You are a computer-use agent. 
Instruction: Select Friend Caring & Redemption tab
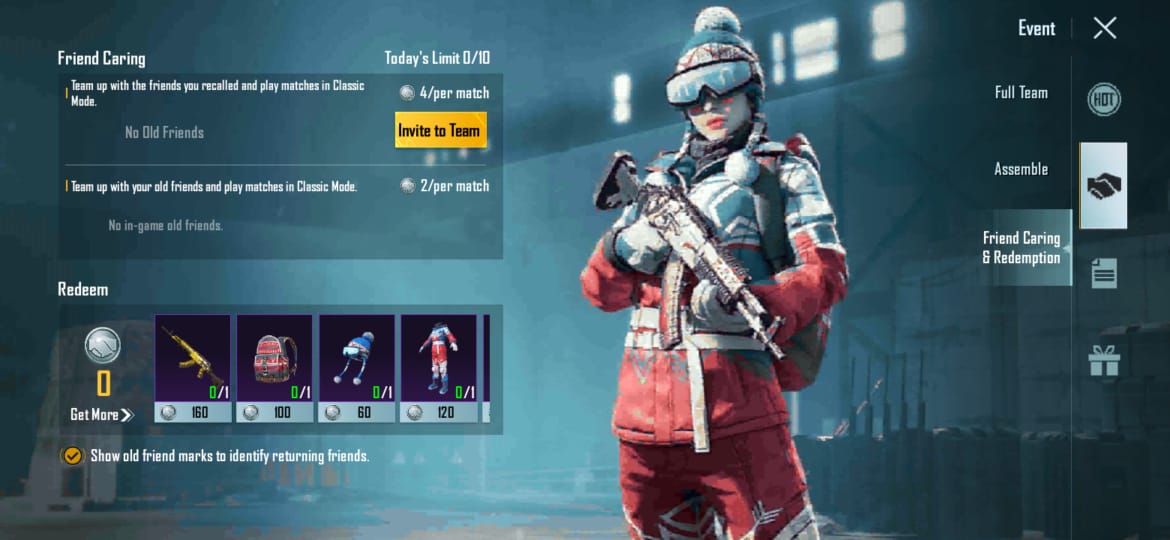1021,248
